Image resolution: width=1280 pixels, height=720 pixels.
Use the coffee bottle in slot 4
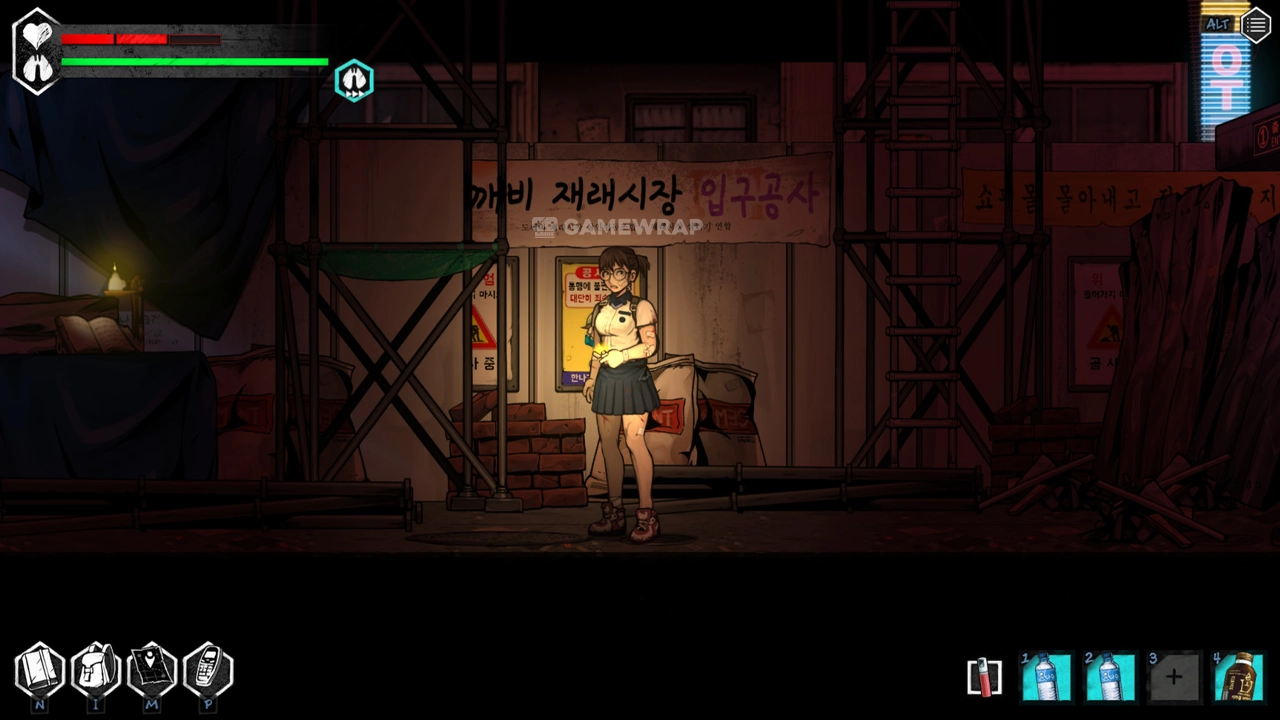[1238, 677]
